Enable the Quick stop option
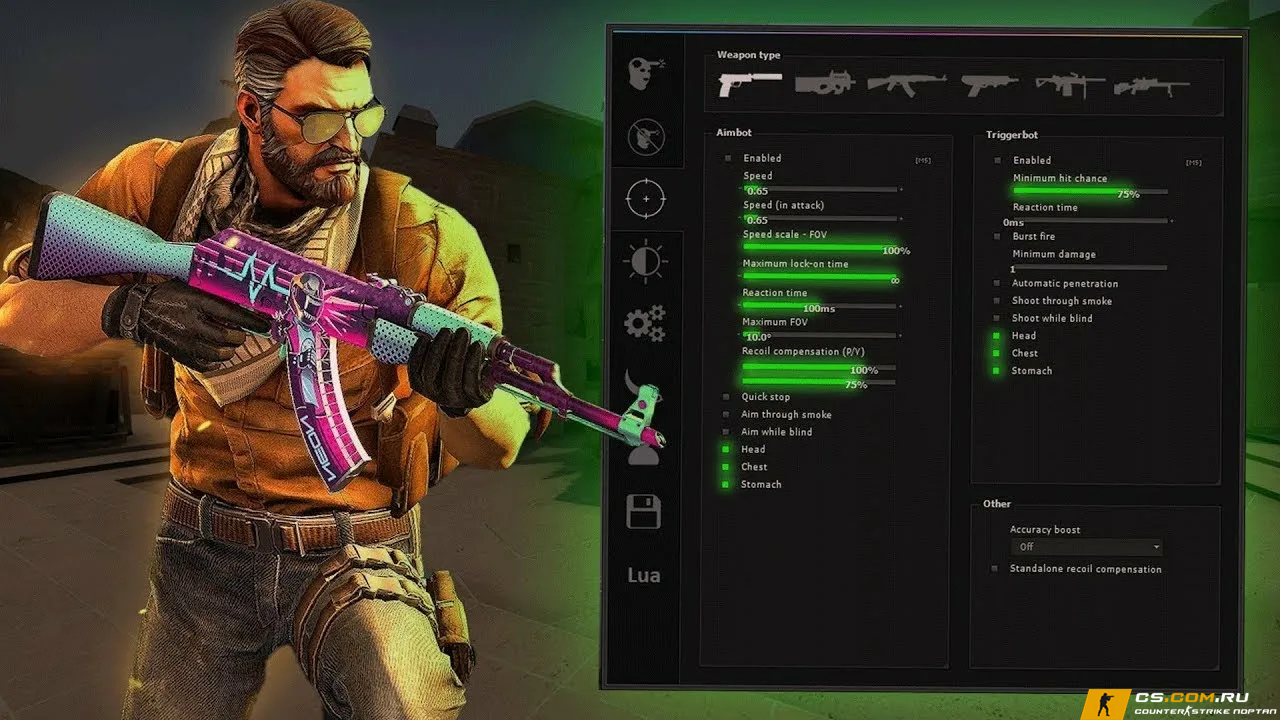Image resolution: width=1280 pixels, height=720 pixels. (x=727, y=397)
